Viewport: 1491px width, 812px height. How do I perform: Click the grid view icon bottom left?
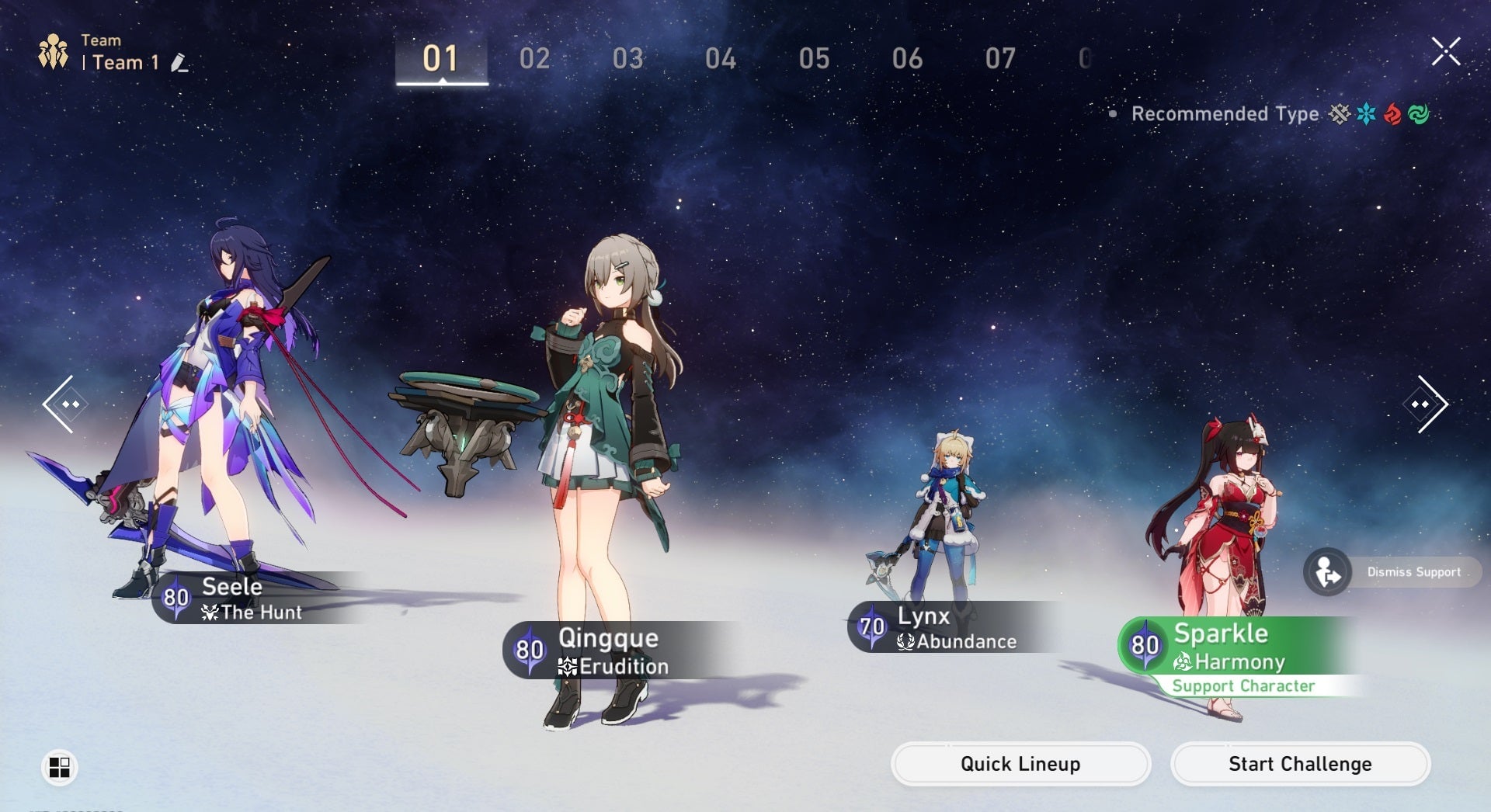[61, 768]
